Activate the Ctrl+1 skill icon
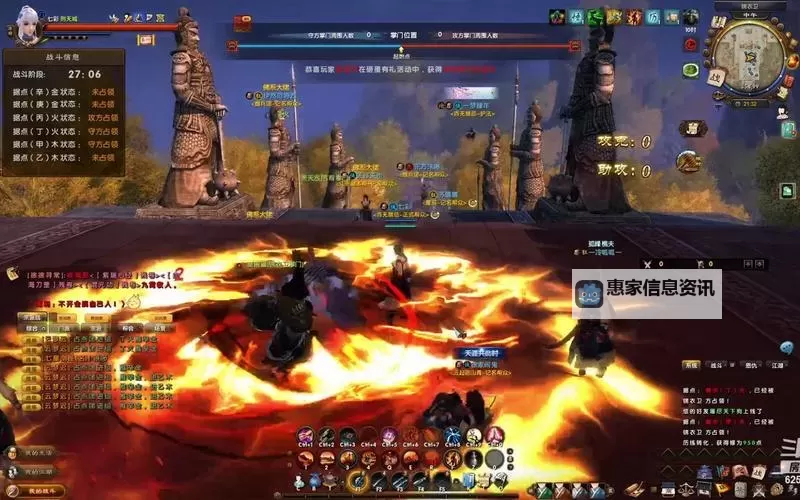 [x=305, y=436]
